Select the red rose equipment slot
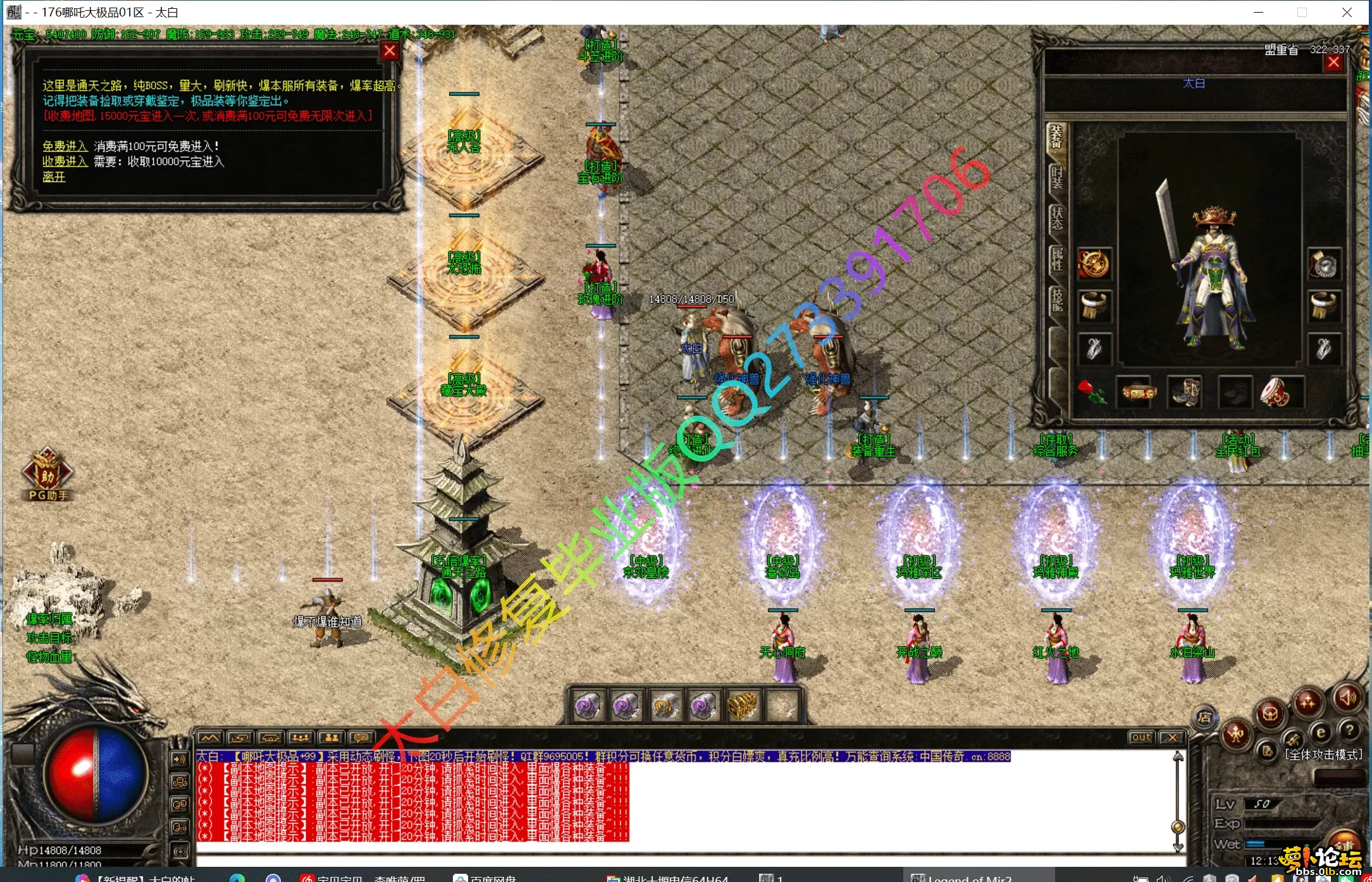 click(x=1091, y=392)
